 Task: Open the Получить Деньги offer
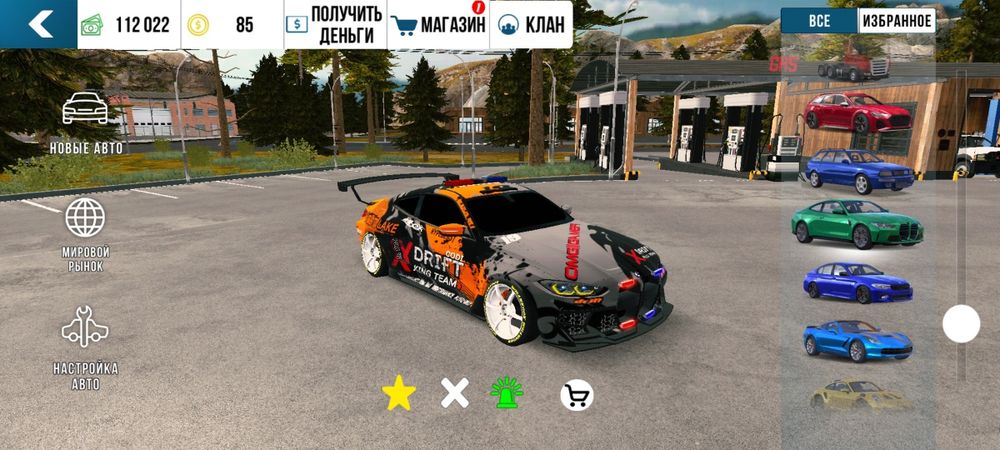(x=334, y=24)
